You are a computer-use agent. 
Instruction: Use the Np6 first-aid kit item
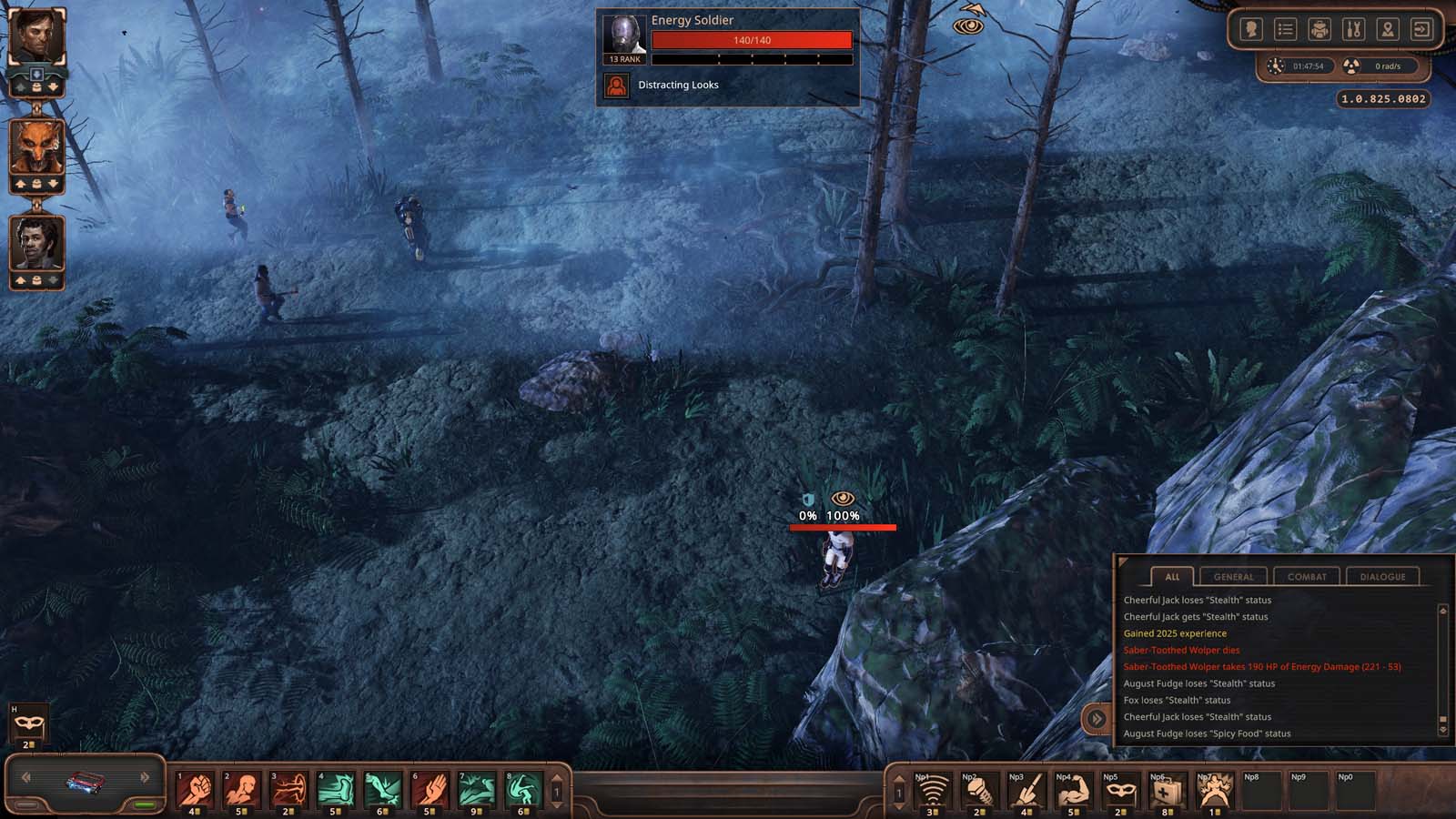coord(1168,791)
